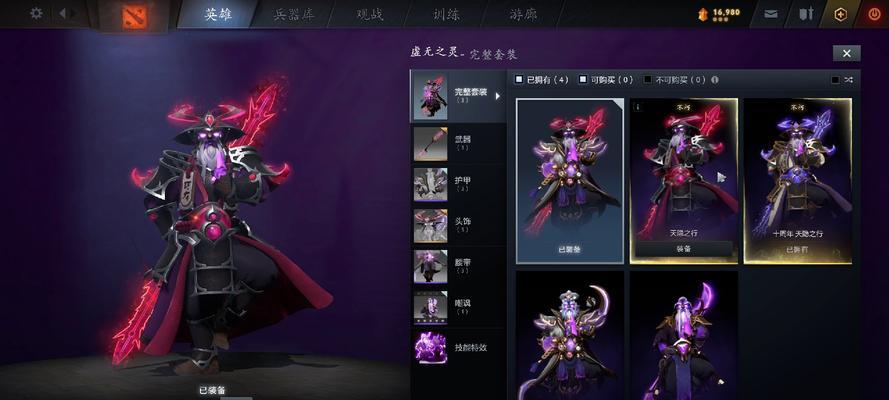Choose the 护甲 (Armor) slot category
Screen dimensions: 889x400
click(458, 184)
